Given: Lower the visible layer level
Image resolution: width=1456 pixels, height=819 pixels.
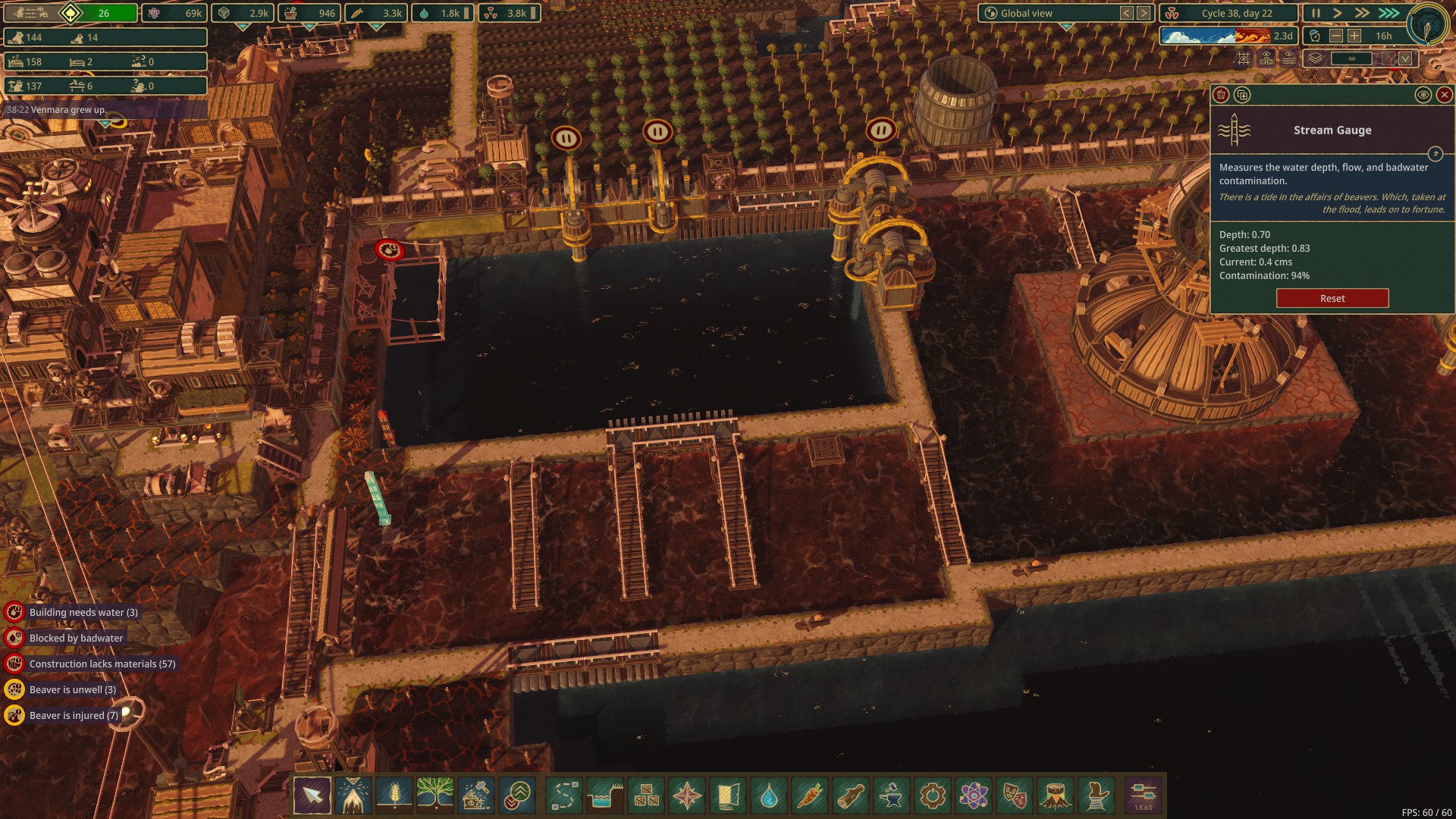Looking at the screenshot, I should click(x=1405, y=58).
